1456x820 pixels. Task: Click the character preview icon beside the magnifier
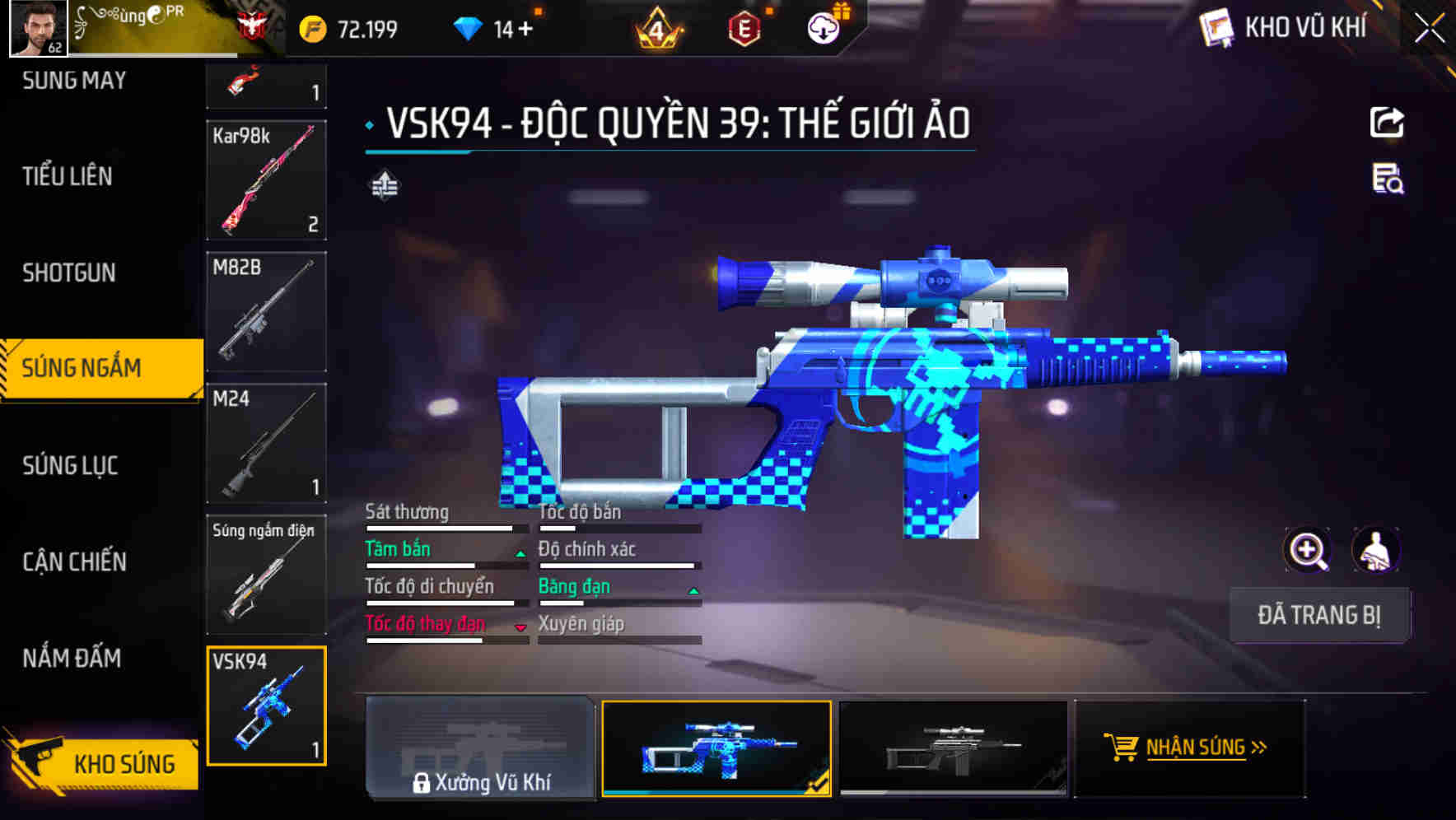click(x=1377, y=550)
